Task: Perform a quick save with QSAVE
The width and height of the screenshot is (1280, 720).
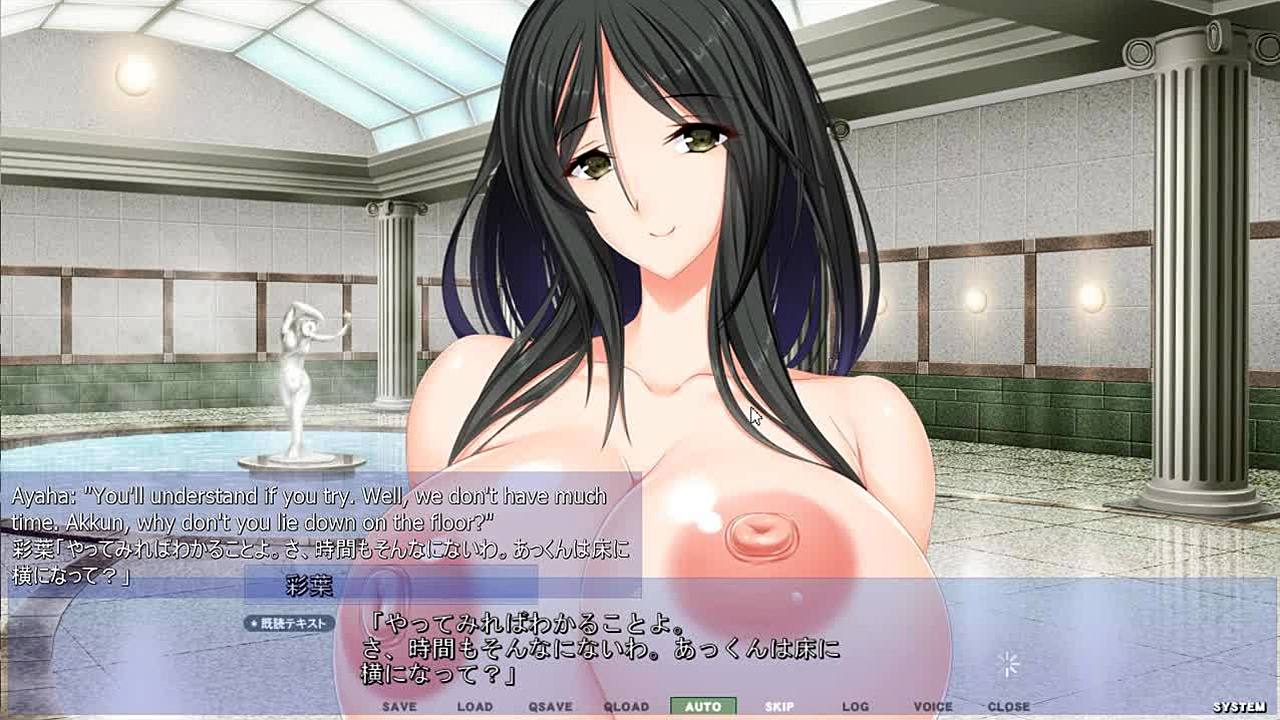Action: pyautogui.click(x=550, y=706)
